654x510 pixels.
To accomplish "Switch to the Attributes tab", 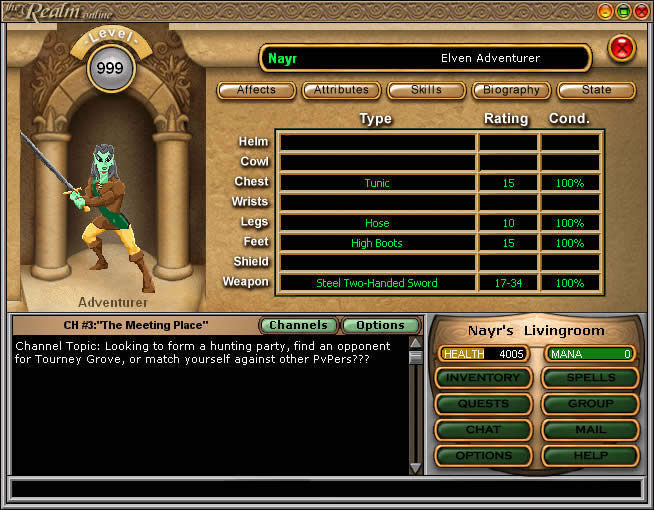I will tap(341, 90).
